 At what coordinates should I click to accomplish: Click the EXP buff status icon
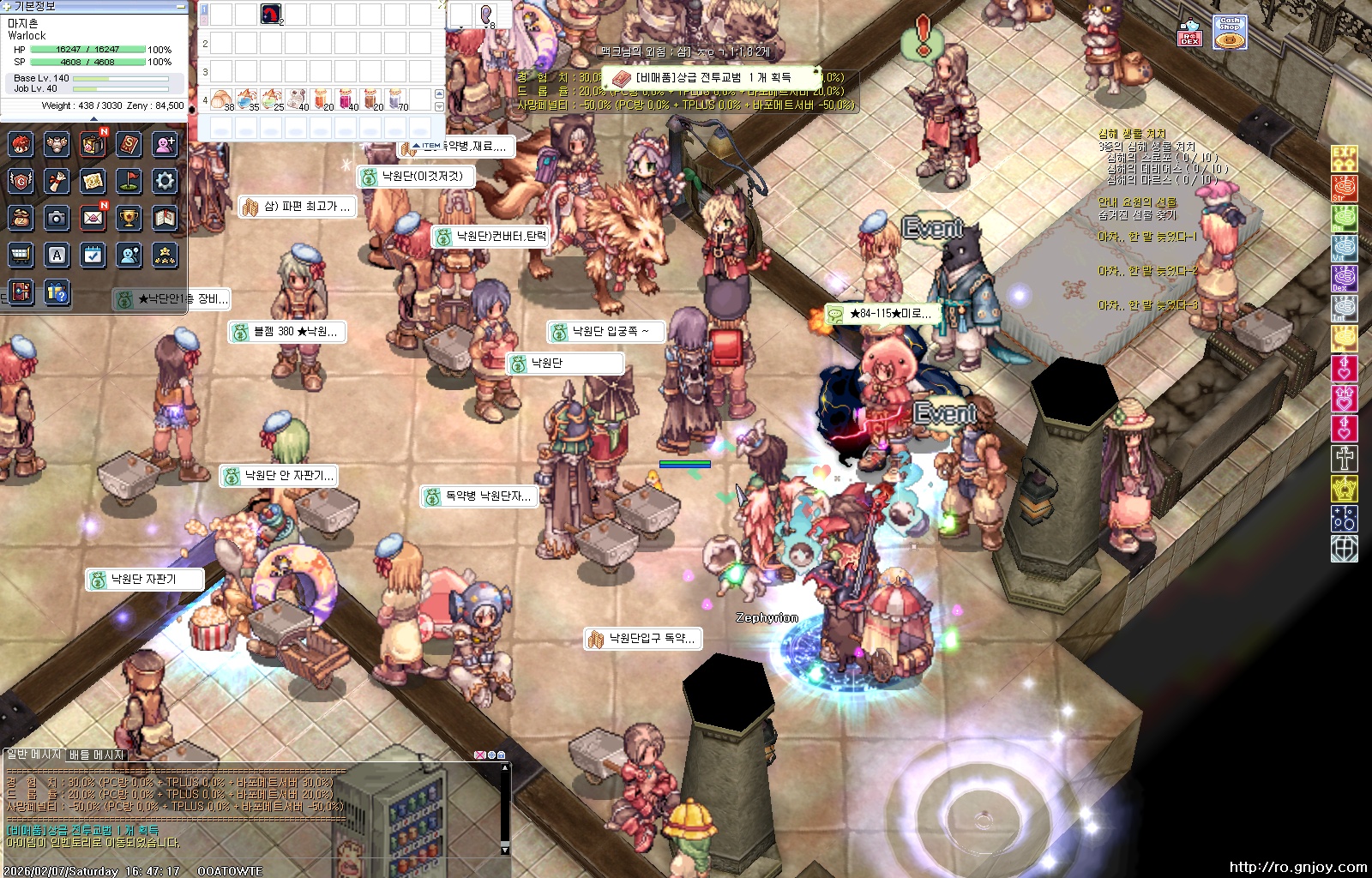(1344, 158)
